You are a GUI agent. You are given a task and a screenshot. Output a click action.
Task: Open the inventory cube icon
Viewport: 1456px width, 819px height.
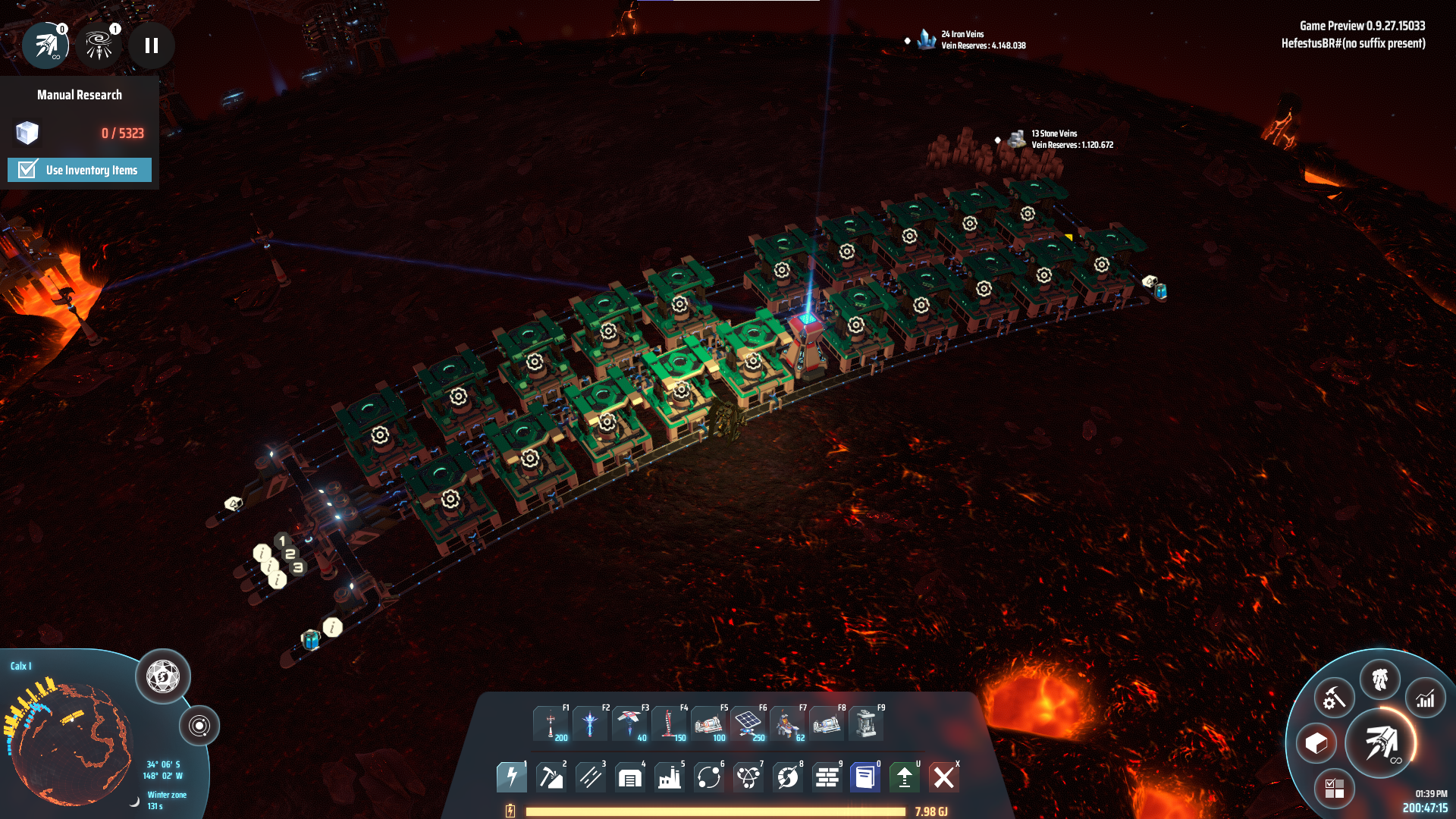click(x=1316, y=743)
